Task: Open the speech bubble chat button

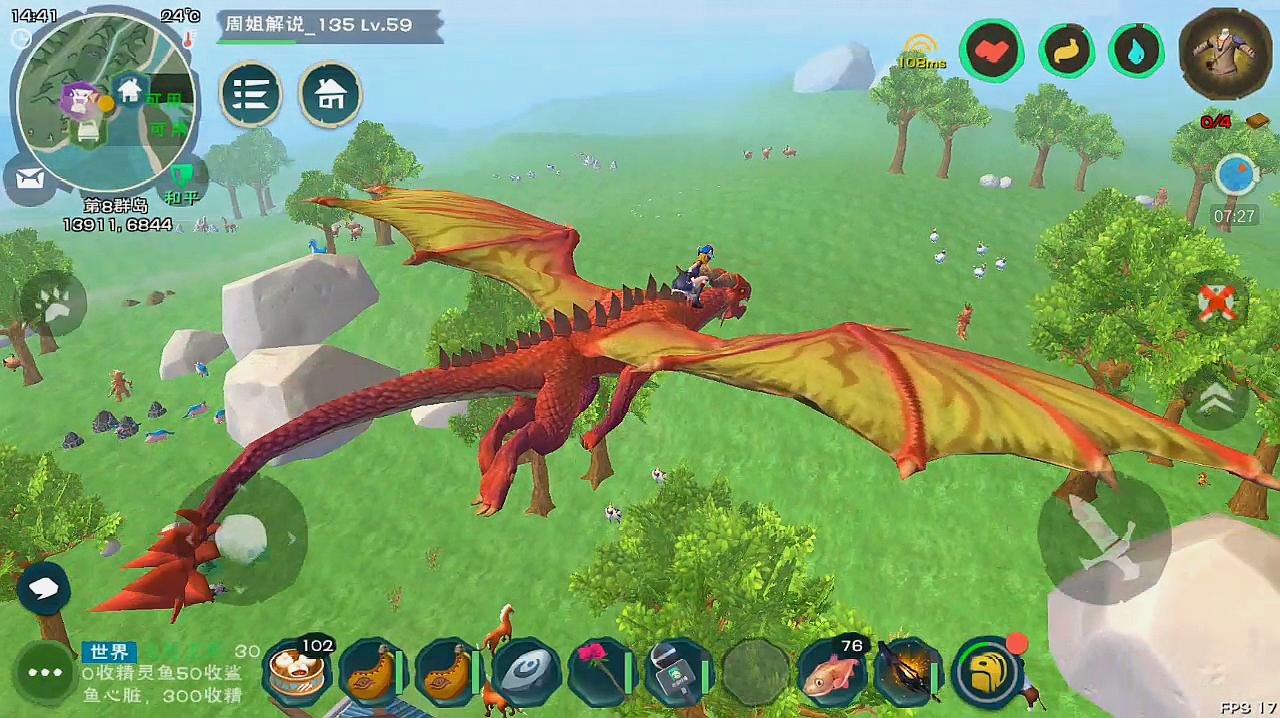Action: (x=43, y=588)
